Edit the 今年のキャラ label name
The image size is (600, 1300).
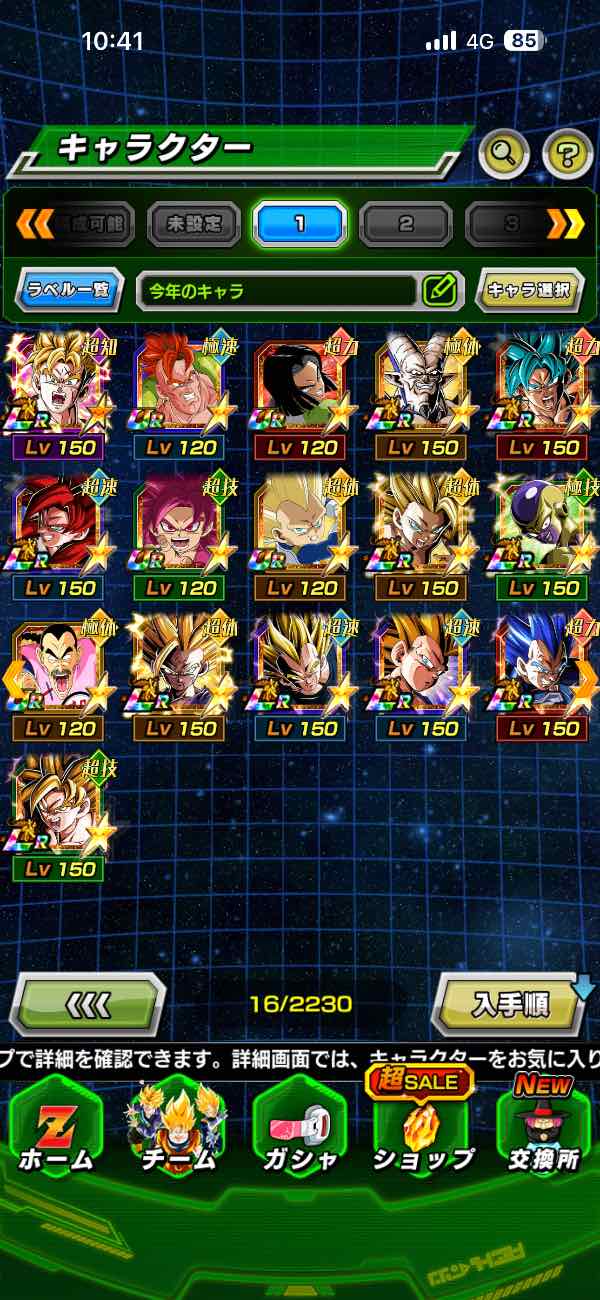439,291
